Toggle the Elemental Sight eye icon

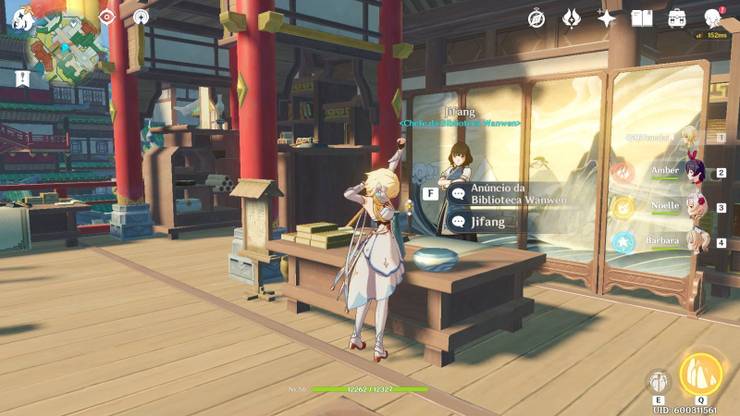click(107, 17)
